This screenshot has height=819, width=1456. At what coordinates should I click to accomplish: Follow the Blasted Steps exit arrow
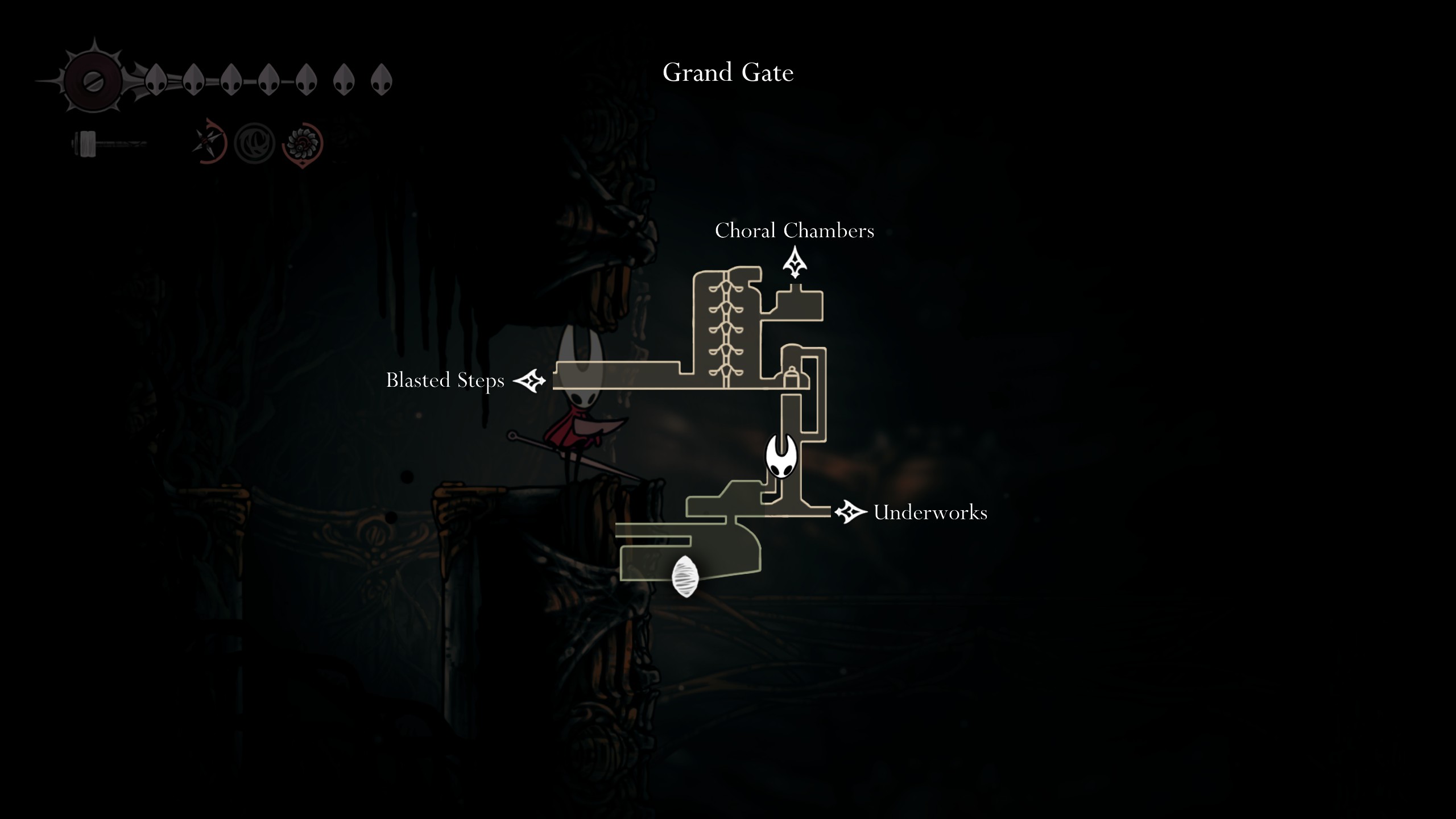[530, 380]
